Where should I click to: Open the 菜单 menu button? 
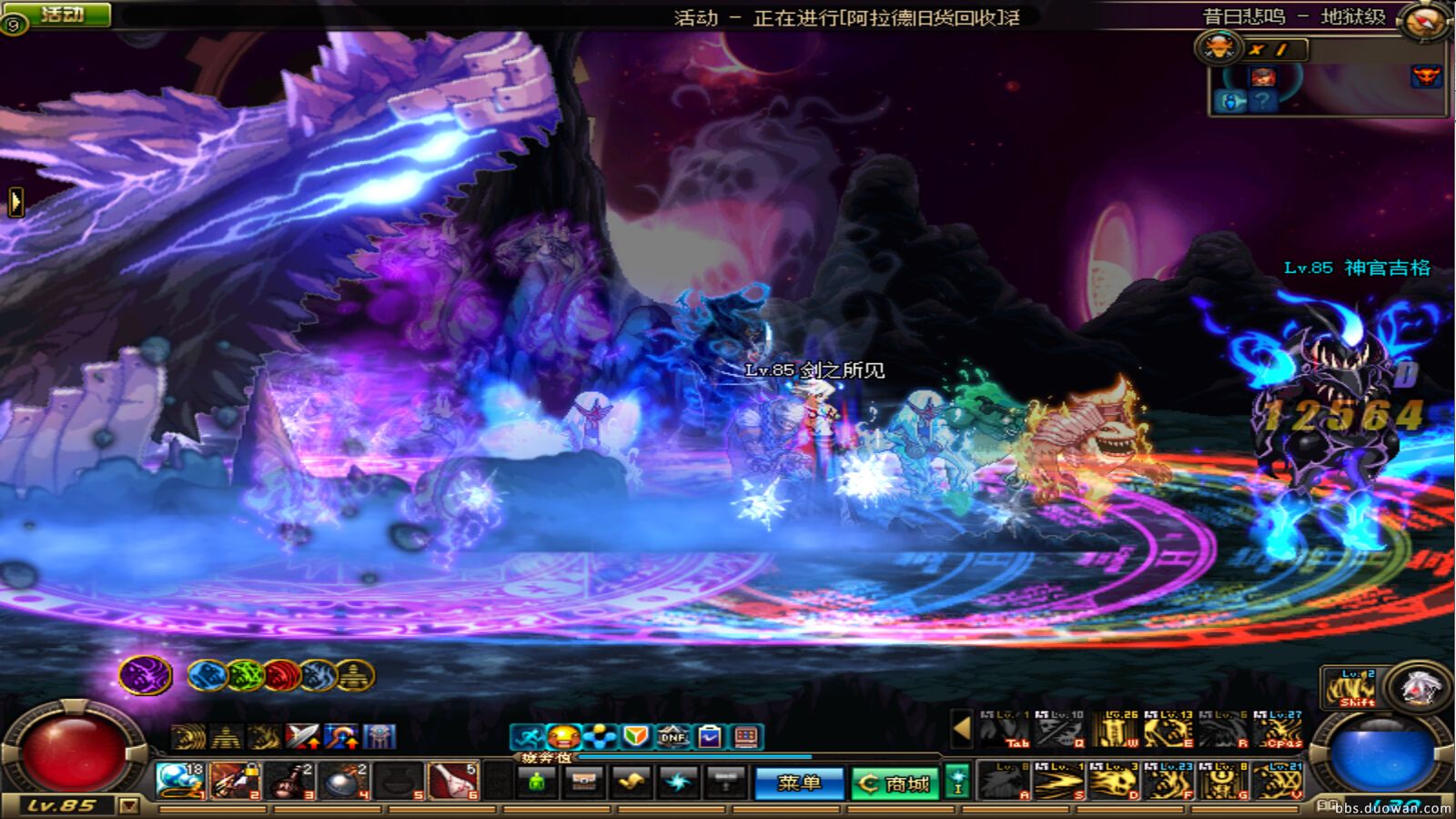click(x=799, y=783)
